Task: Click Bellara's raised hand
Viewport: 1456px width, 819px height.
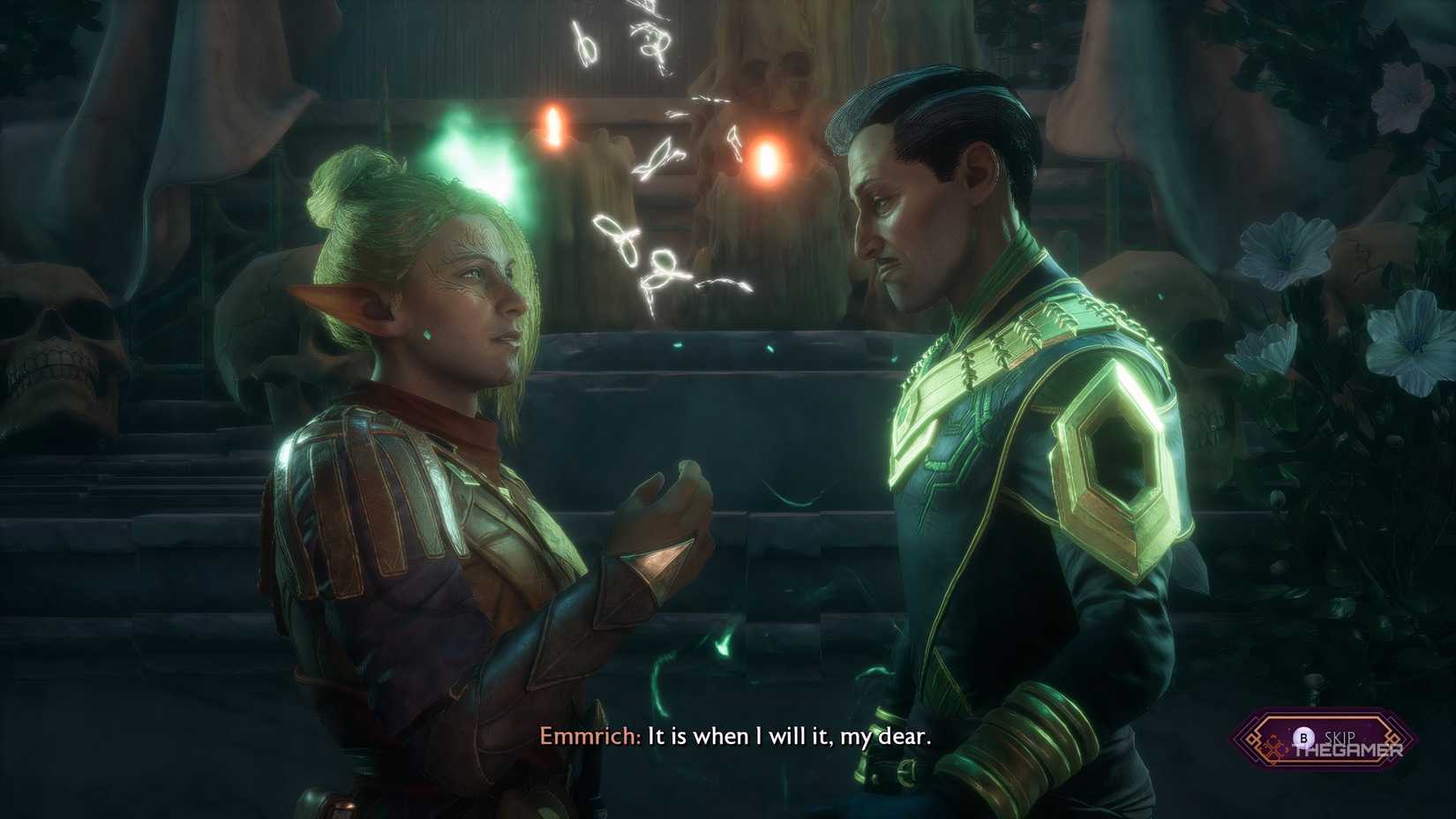Action: coord(666,503)
